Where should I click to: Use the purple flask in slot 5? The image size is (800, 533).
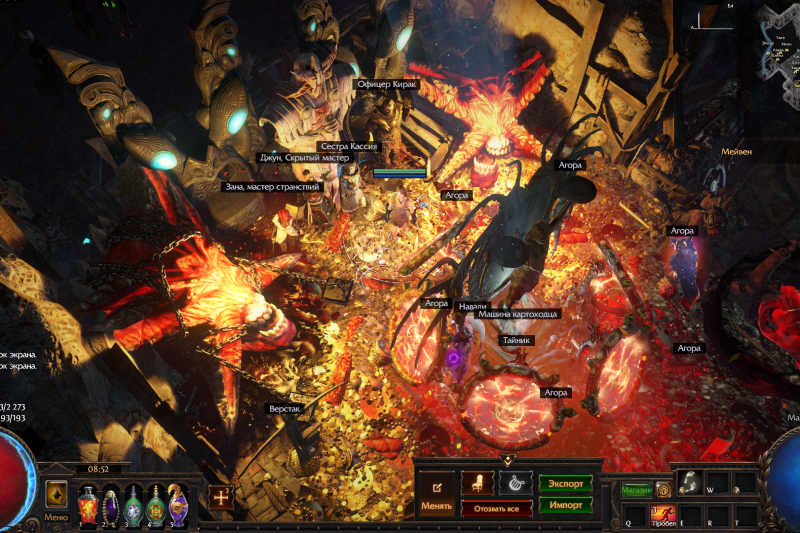(x=178, y=503)
